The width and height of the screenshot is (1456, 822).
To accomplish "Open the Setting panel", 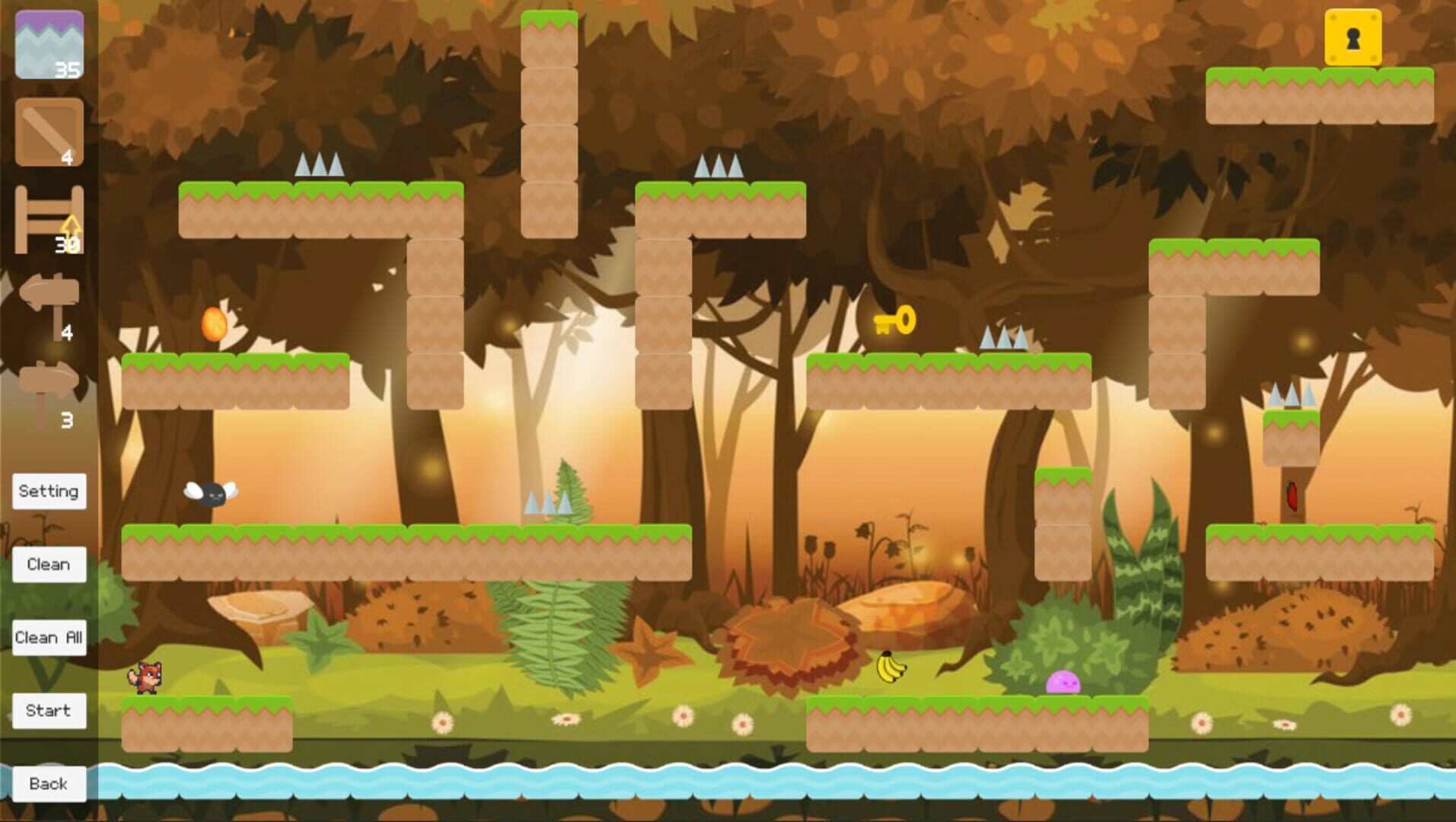I will pyautogui.click(x=49, y=492).
